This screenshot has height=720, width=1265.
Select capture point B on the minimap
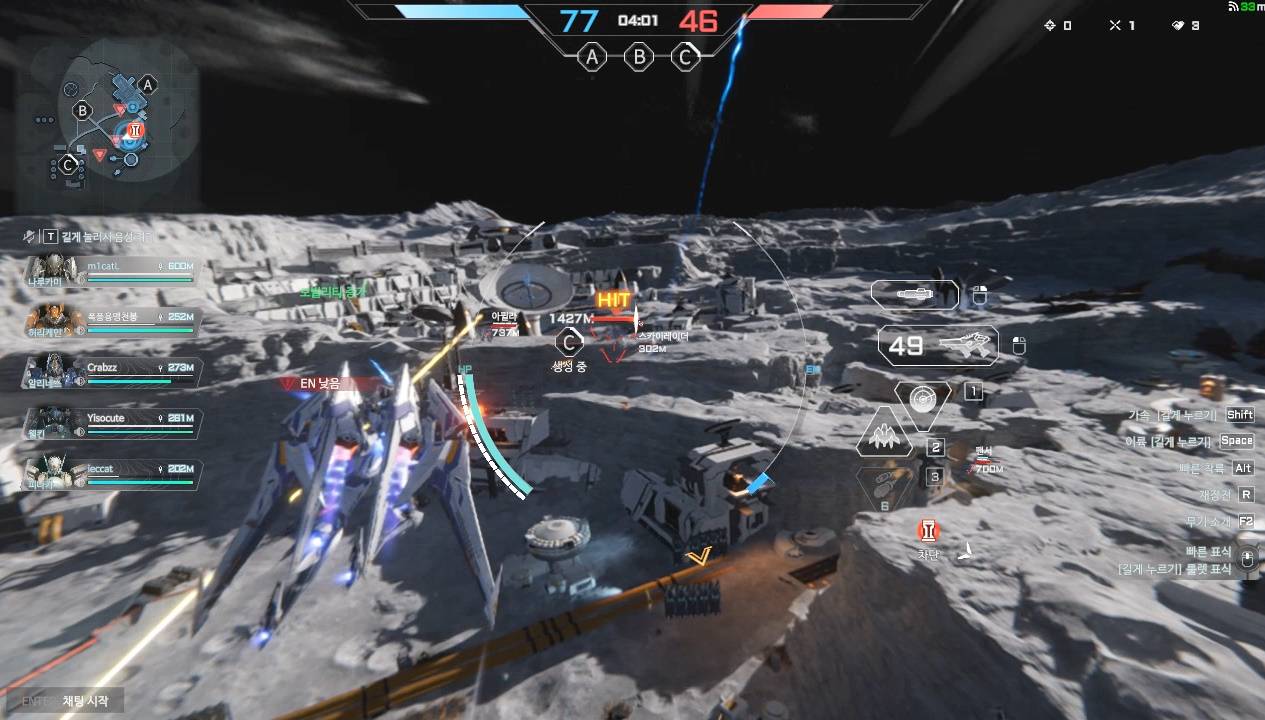83,110
